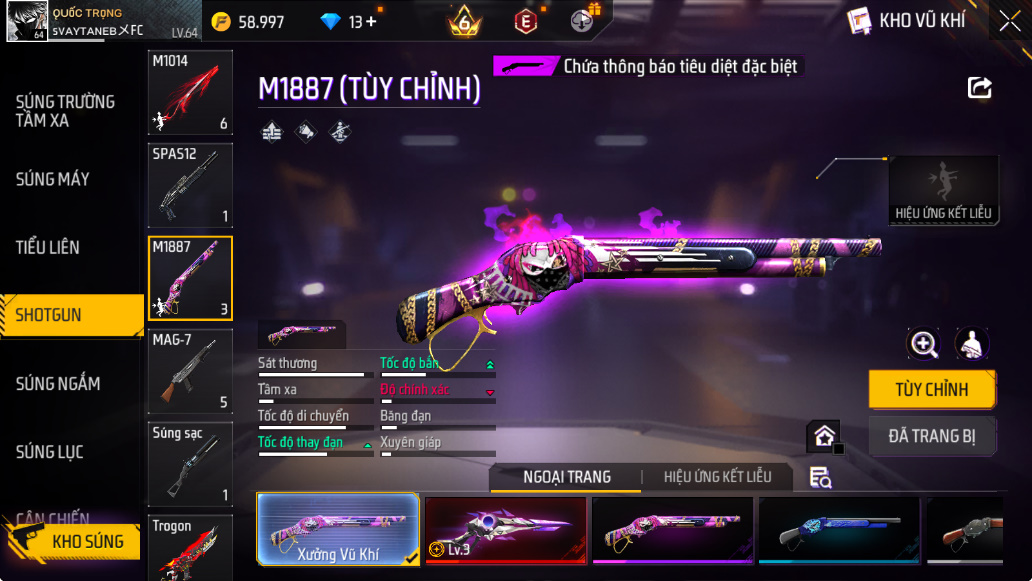The image size is (1032, 581).
Task: Open the SÚNG LỤC category
Action: (50, 452)
